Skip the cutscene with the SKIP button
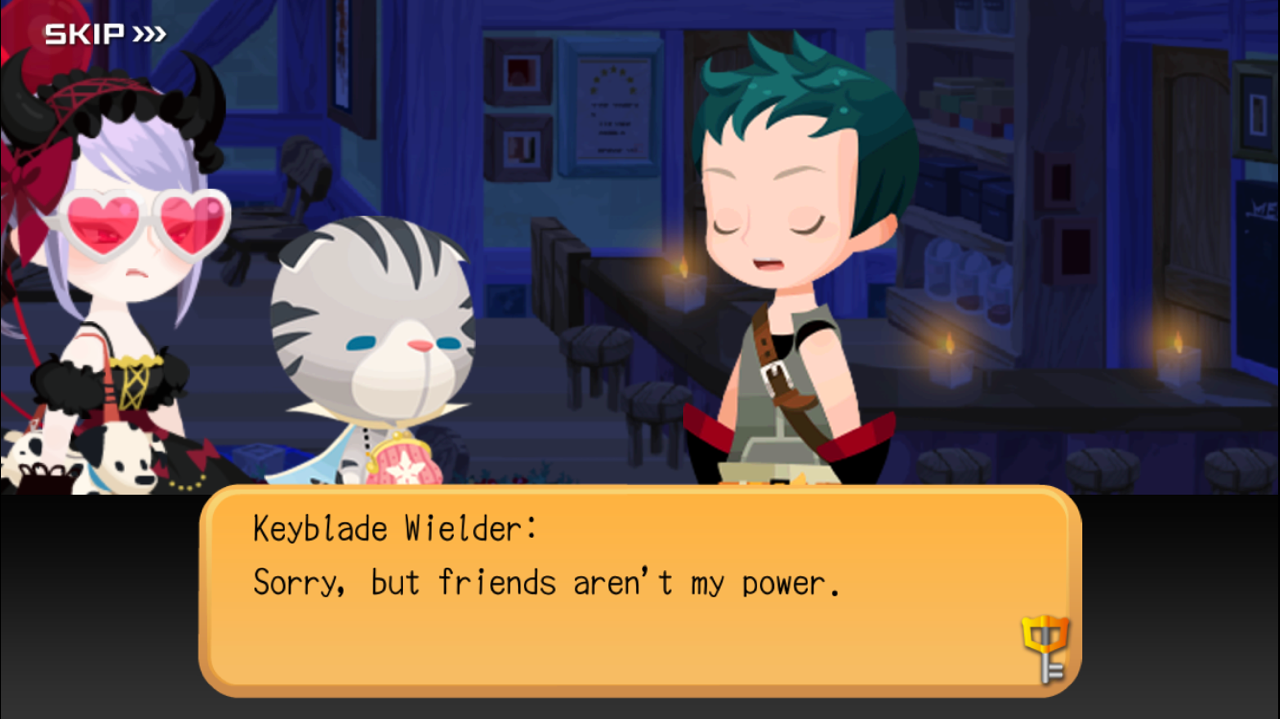 pyautogui.click(x=104, y=34)
